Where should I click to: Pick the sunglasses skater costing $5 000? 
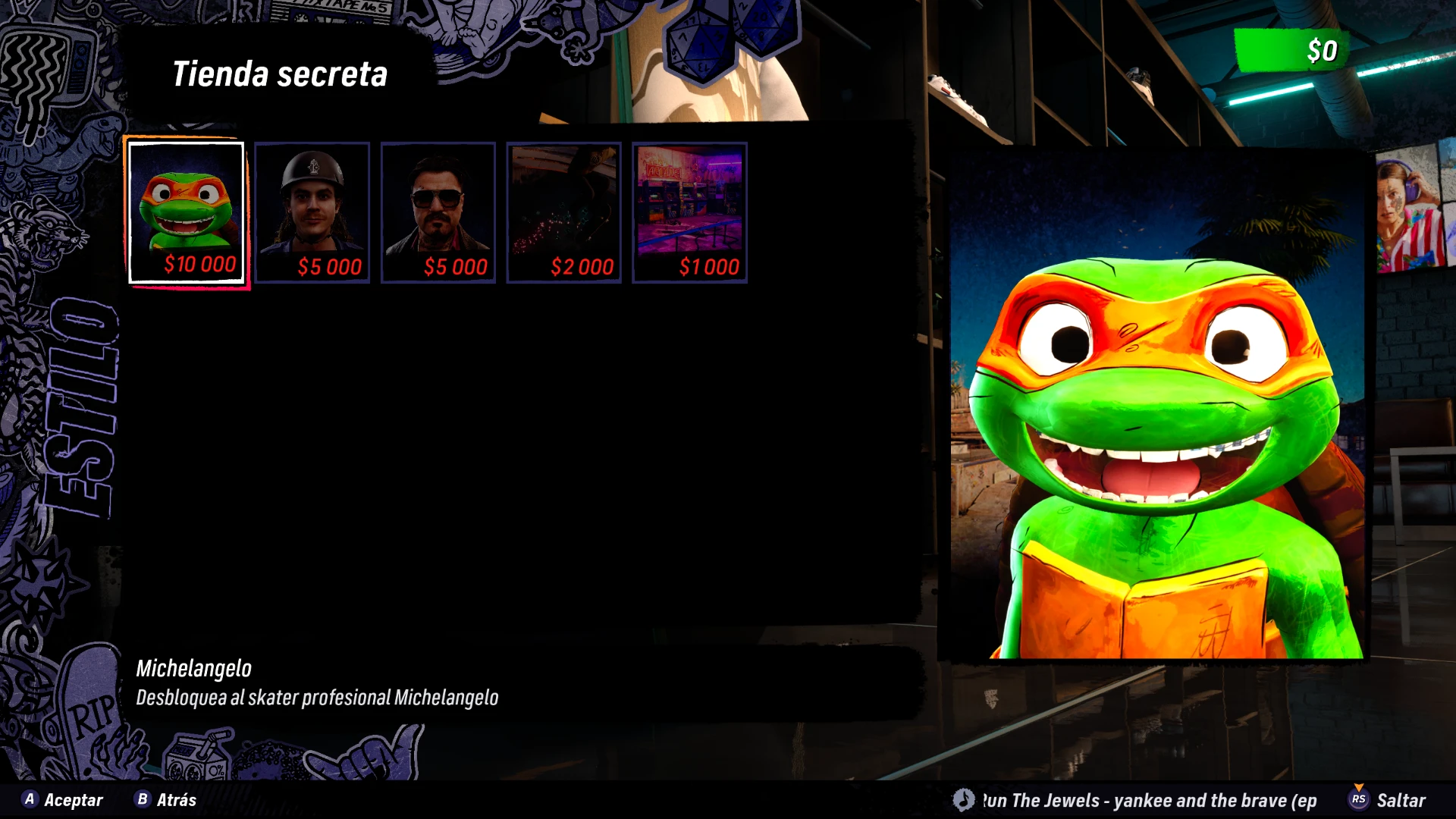438,212
